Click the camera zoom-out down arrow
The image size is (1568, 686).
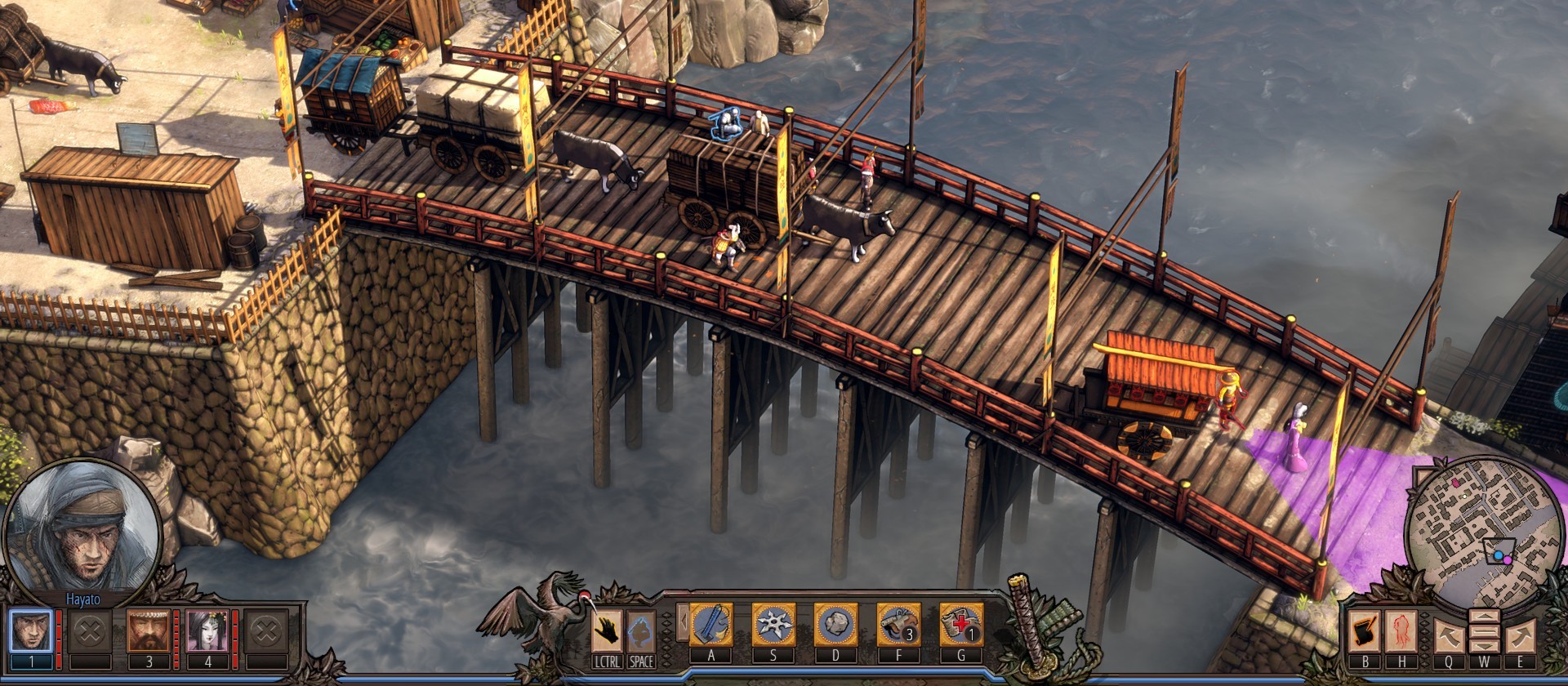click(1485, 646)
